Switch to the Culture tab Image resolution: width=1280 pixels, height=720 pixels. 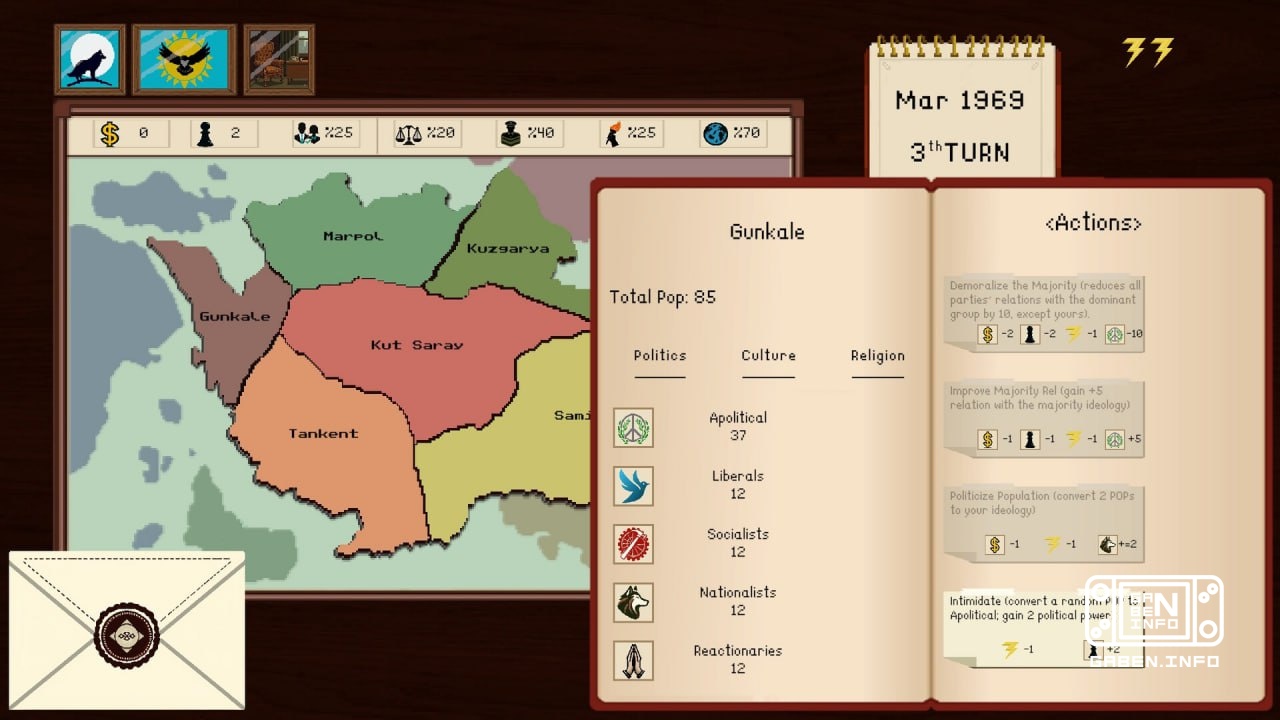click(768, 356)
